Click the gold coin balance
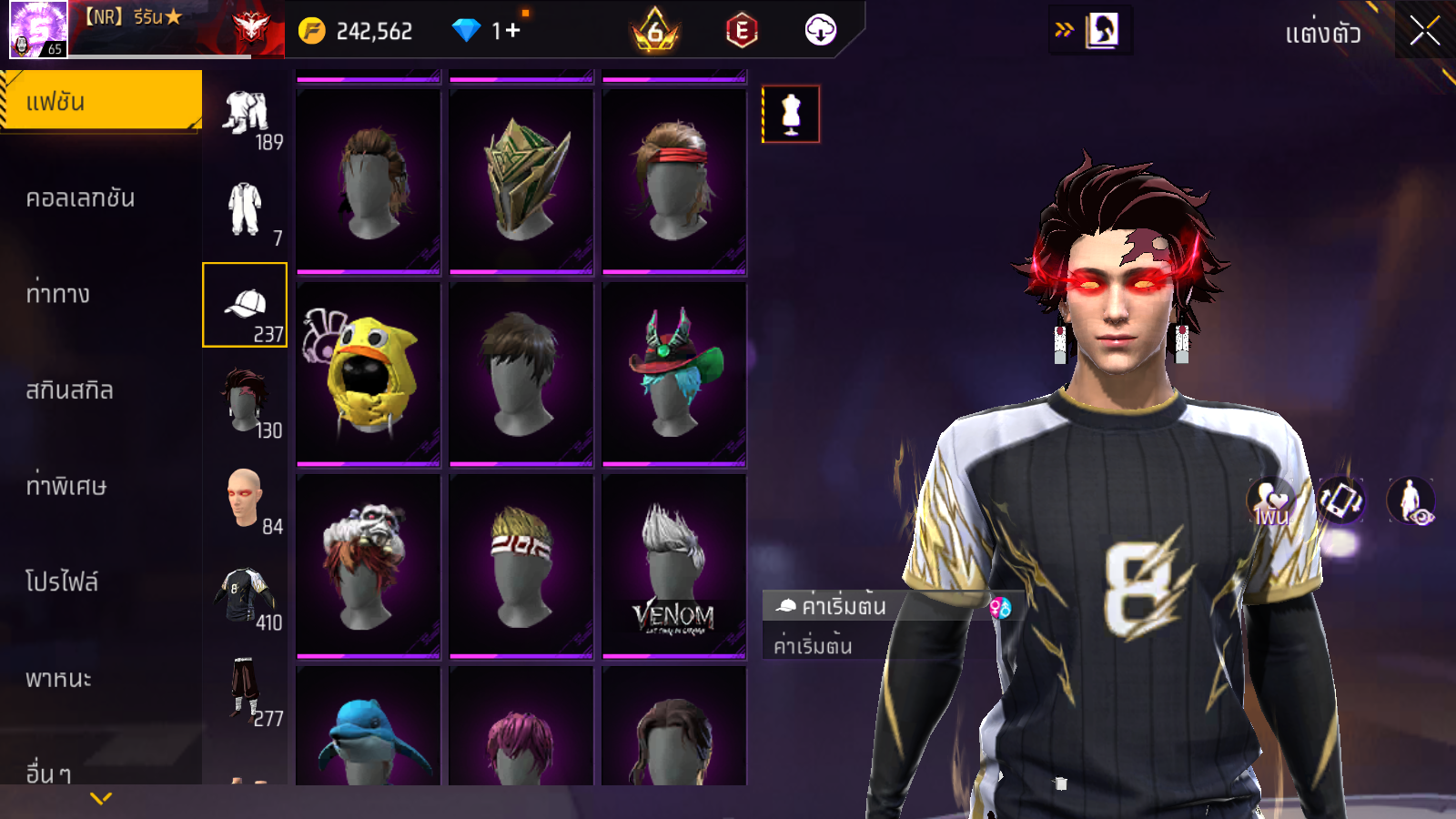Screen dimensions: 1456x819 tap(358, 32)
